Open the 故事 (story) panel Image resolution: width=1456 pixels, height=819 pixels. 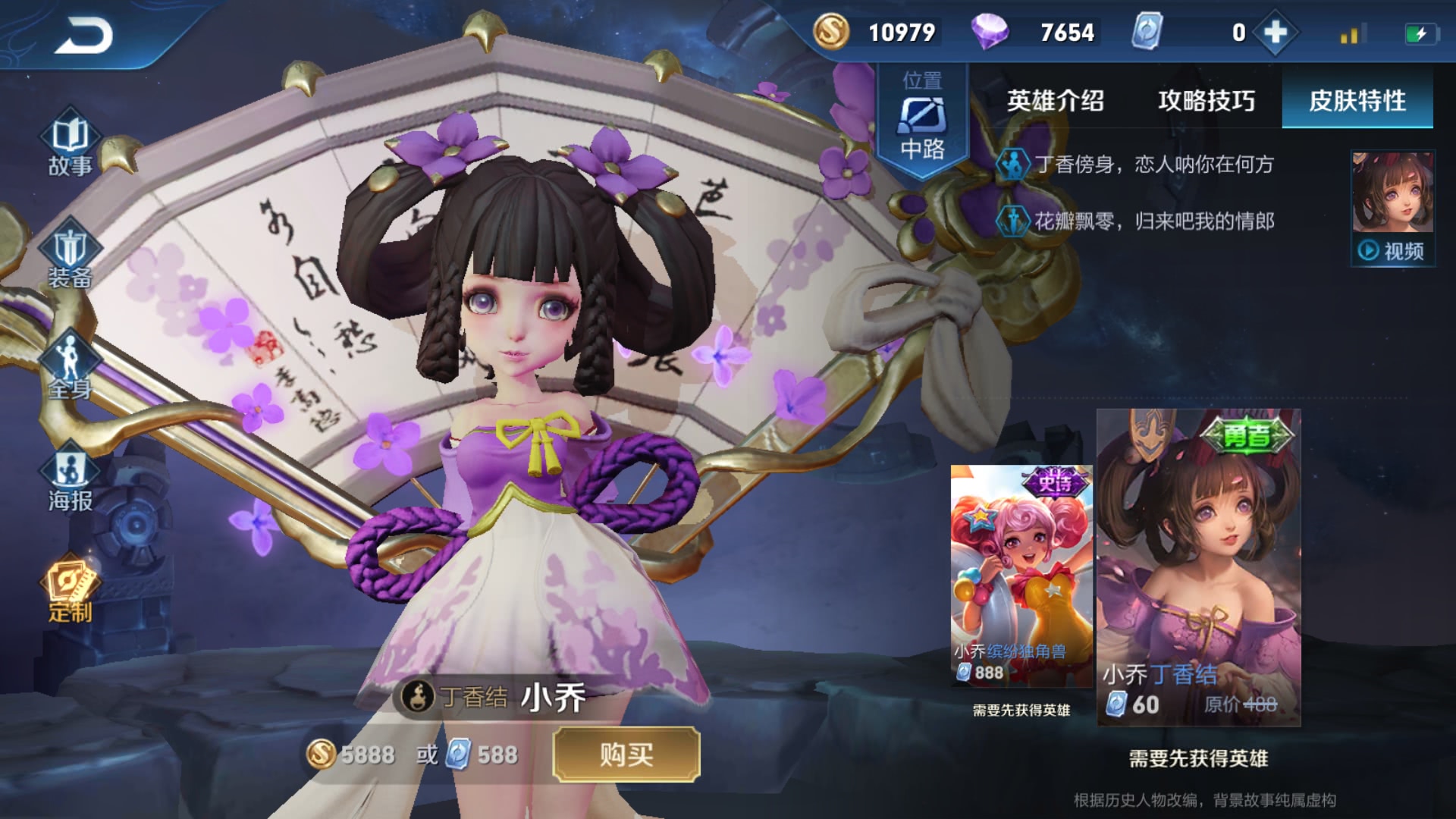[71, 148]
